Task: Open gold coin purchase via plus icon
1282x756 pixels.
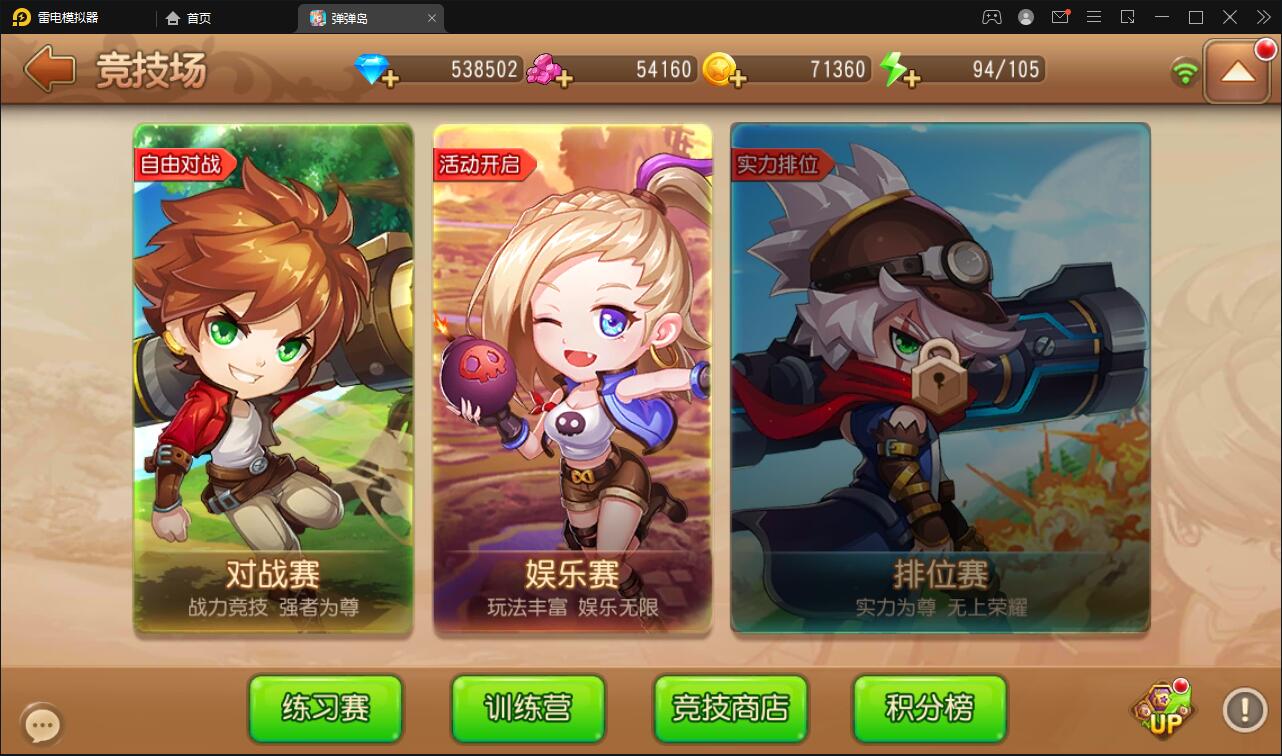Action: click(x=739, y=77)
